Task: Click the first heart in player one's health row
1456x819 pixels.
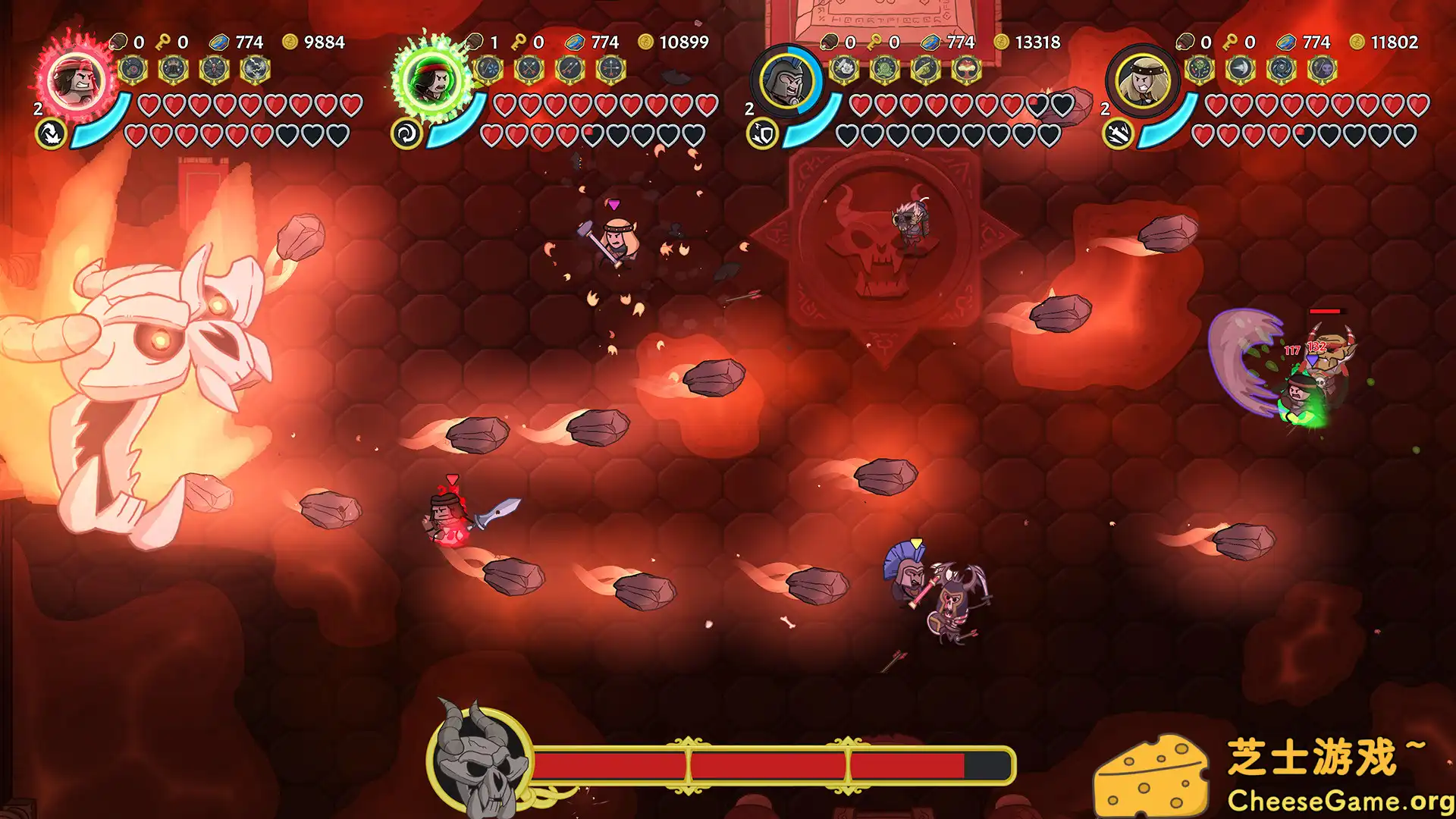Action: pyautogui.click(x=149, y=105)
